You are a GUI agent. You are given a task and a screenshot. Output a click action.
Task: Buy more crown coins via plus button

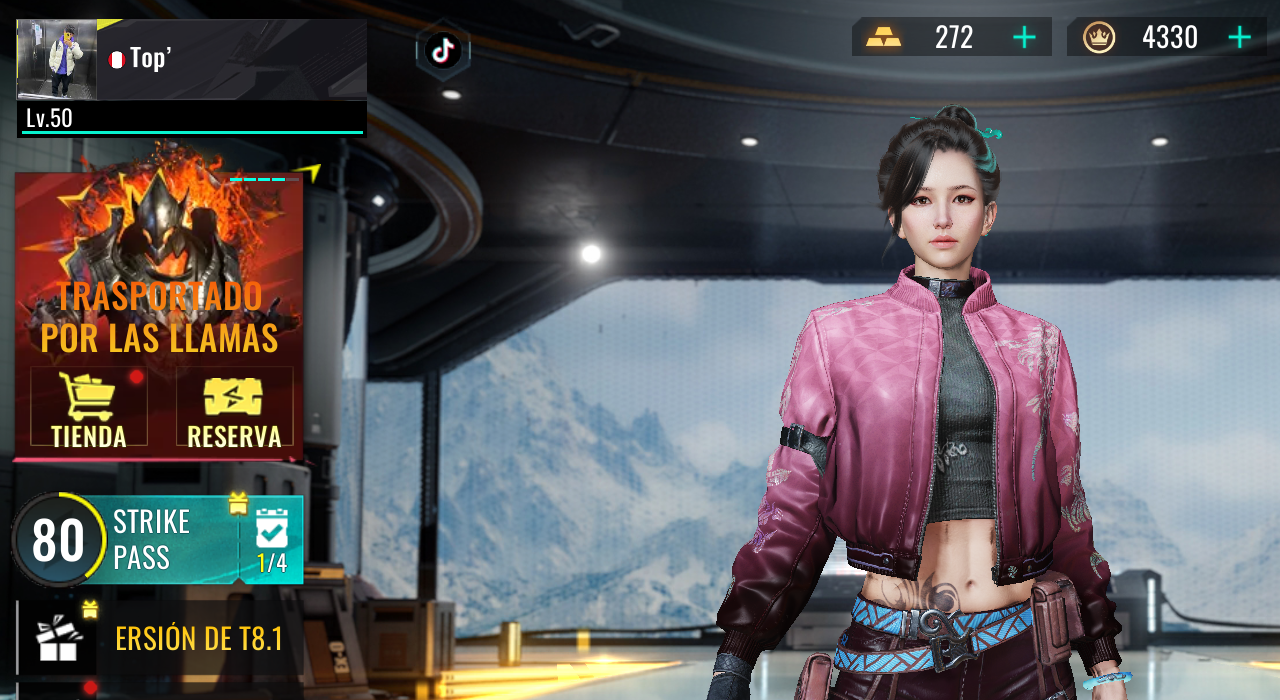[x=1240, y=38]
